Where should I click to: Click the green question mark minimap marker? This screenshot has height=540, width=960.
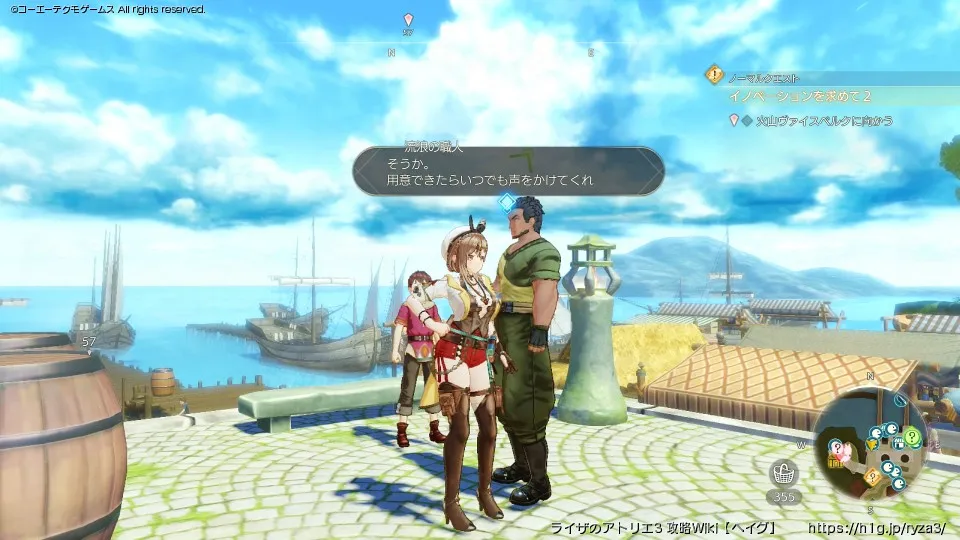pyautogui.click(x=911, y=437)
